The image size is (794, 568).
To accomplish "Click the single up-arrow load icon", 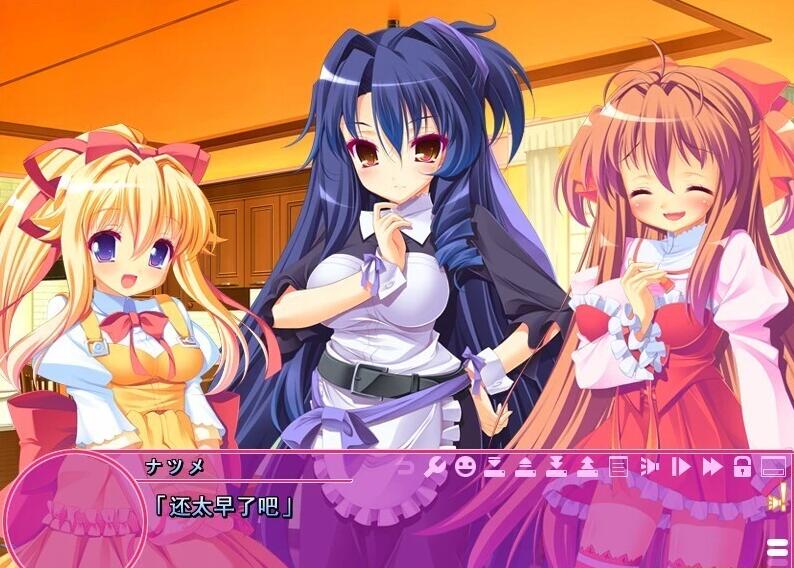I will 526,466.
